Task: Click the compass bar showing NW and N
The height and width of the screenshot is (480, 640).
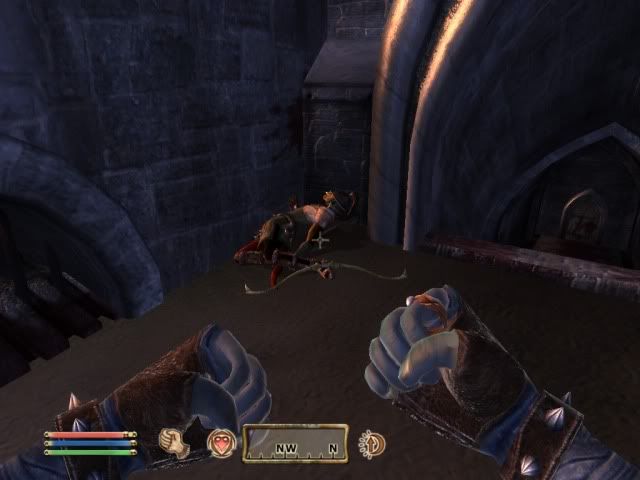Action: click(295, 442)
